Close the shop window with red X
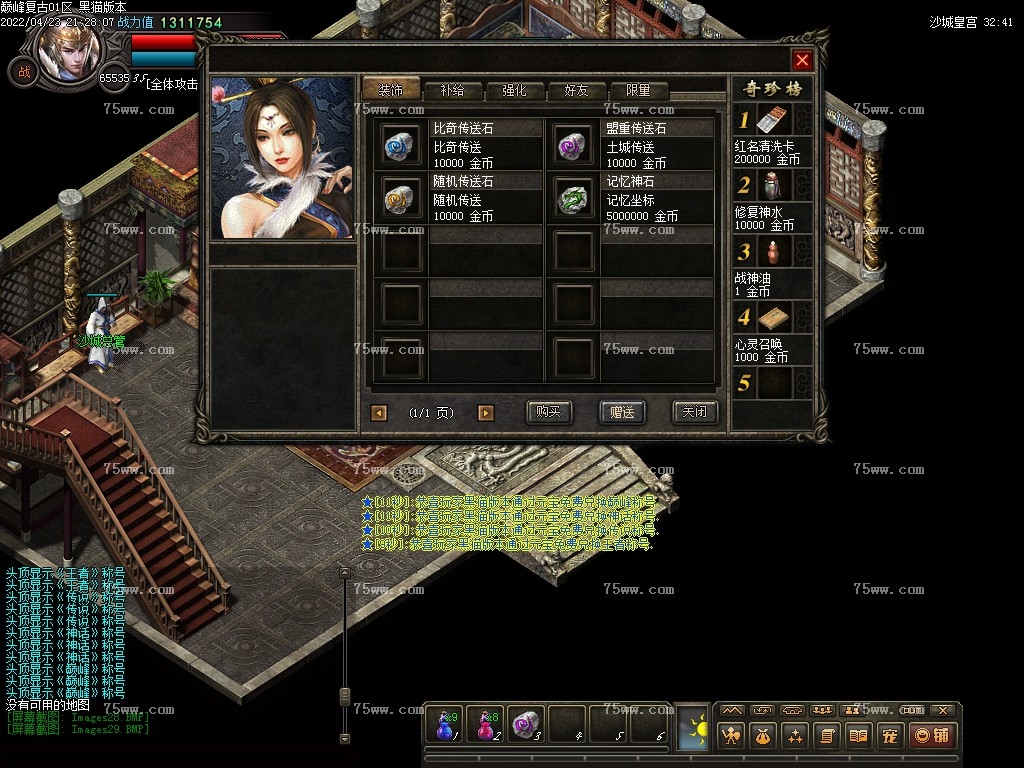The image size is (1024, 768). click(x=802, y=60)
